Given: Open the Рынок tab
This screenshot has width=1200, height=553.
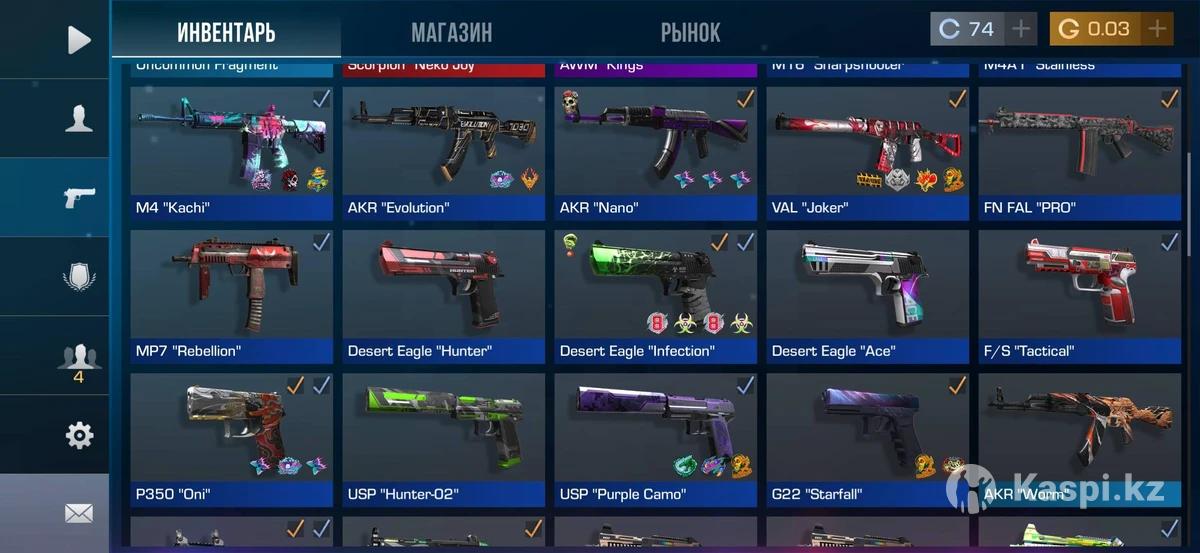Looking at the screenshot, I should [690, 32].
